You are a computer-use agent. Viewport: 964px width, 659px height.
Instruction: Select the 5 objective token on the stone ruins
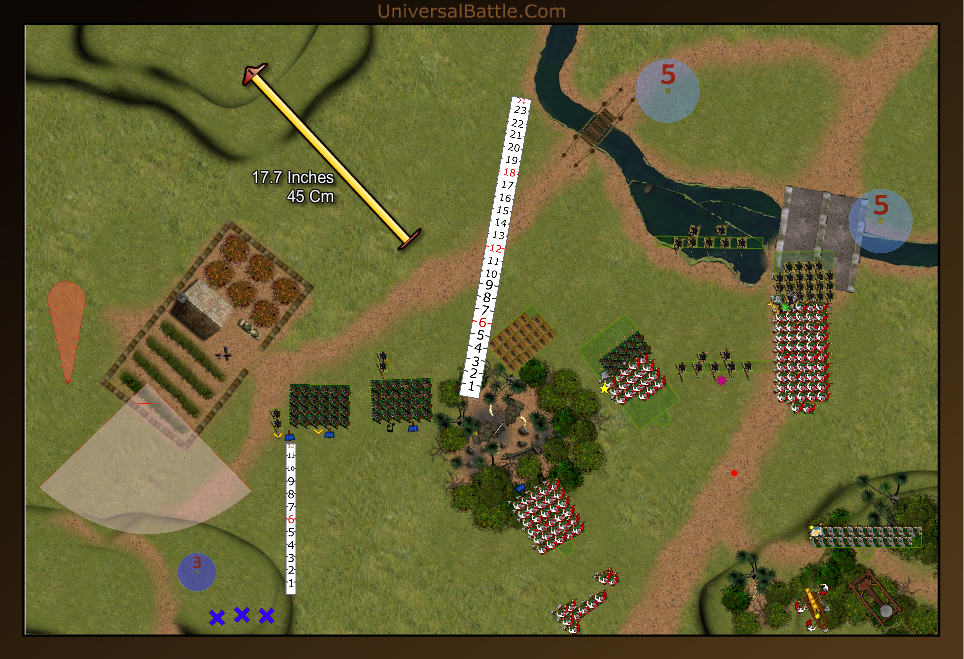tap(880, 221)
